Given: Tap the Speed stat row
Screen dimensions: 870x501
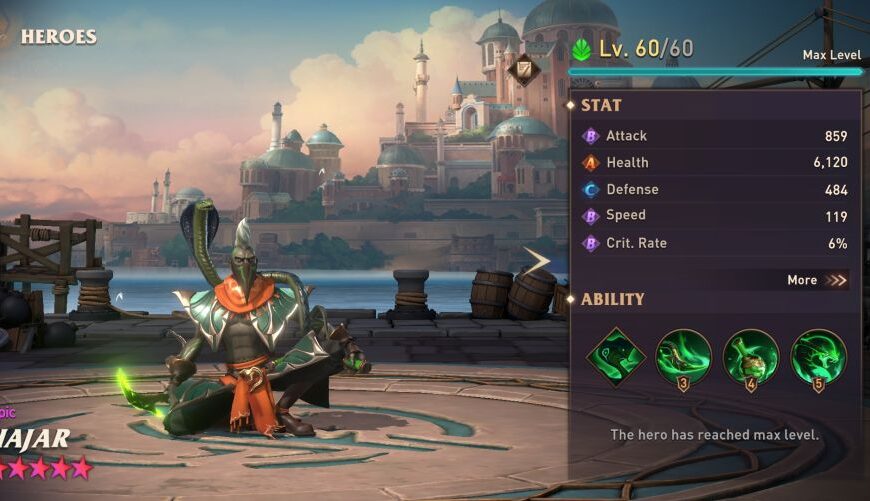Looking at the screenshot, I should [715, 215].
